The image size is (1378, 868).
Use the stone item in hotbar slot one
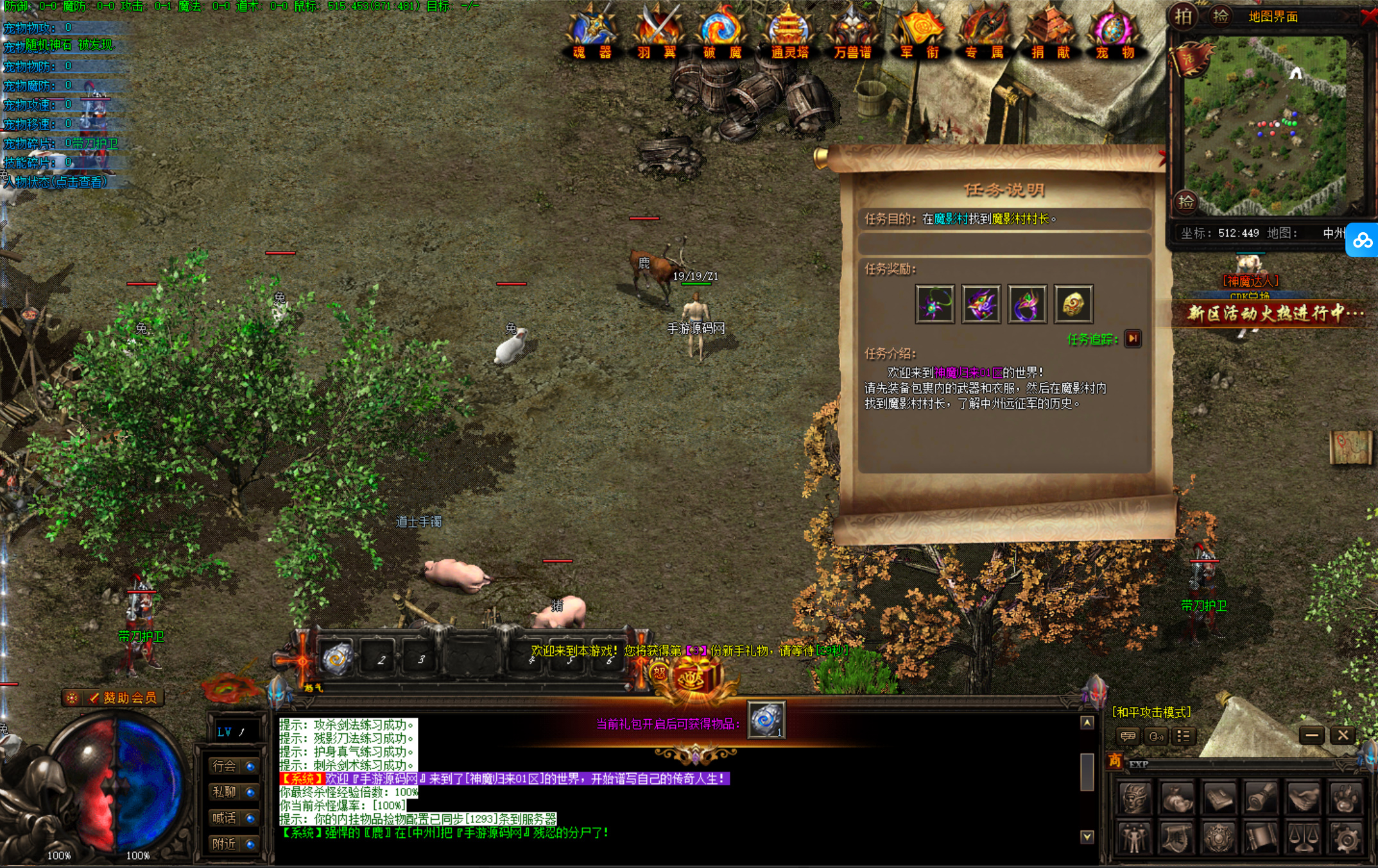pyautogui.click(x=336, y=659)
